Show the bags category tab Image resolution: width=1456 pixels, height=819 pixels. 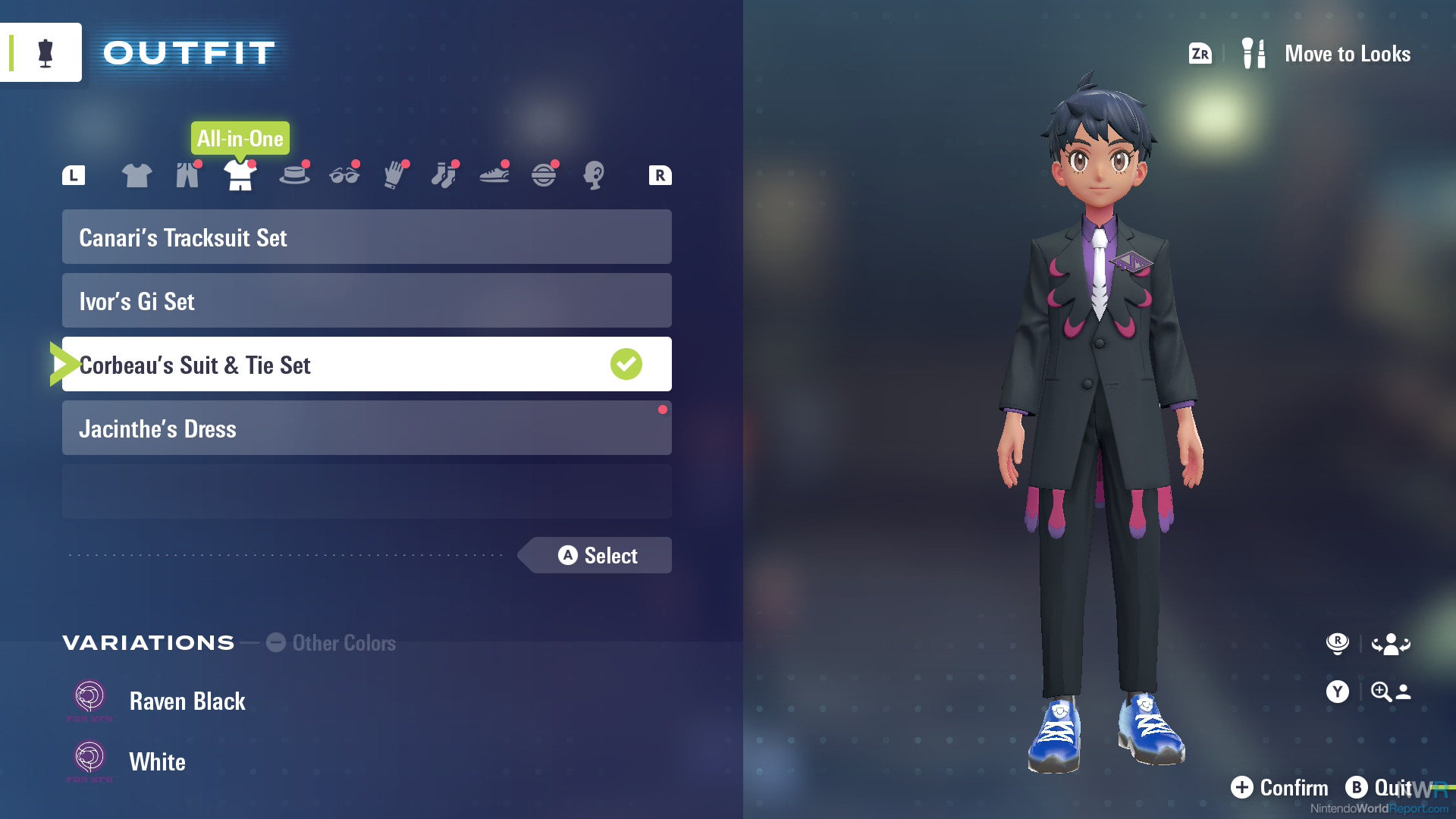544,175
